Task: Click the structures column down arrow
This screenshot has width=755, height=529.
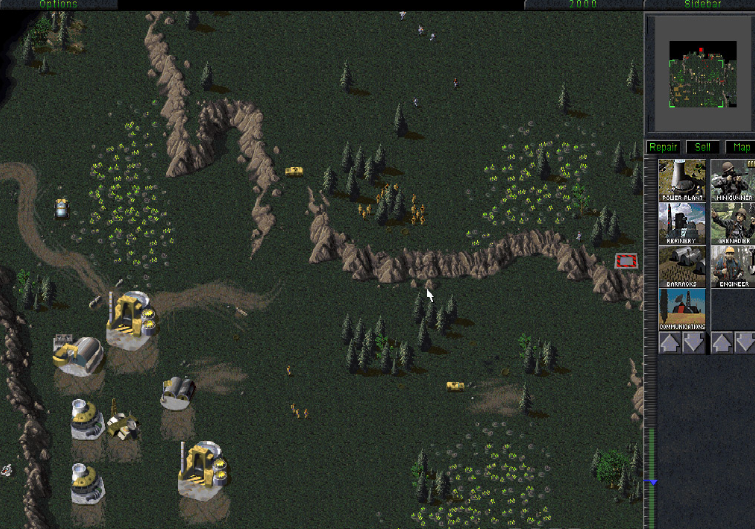Action: pos(694,343)
